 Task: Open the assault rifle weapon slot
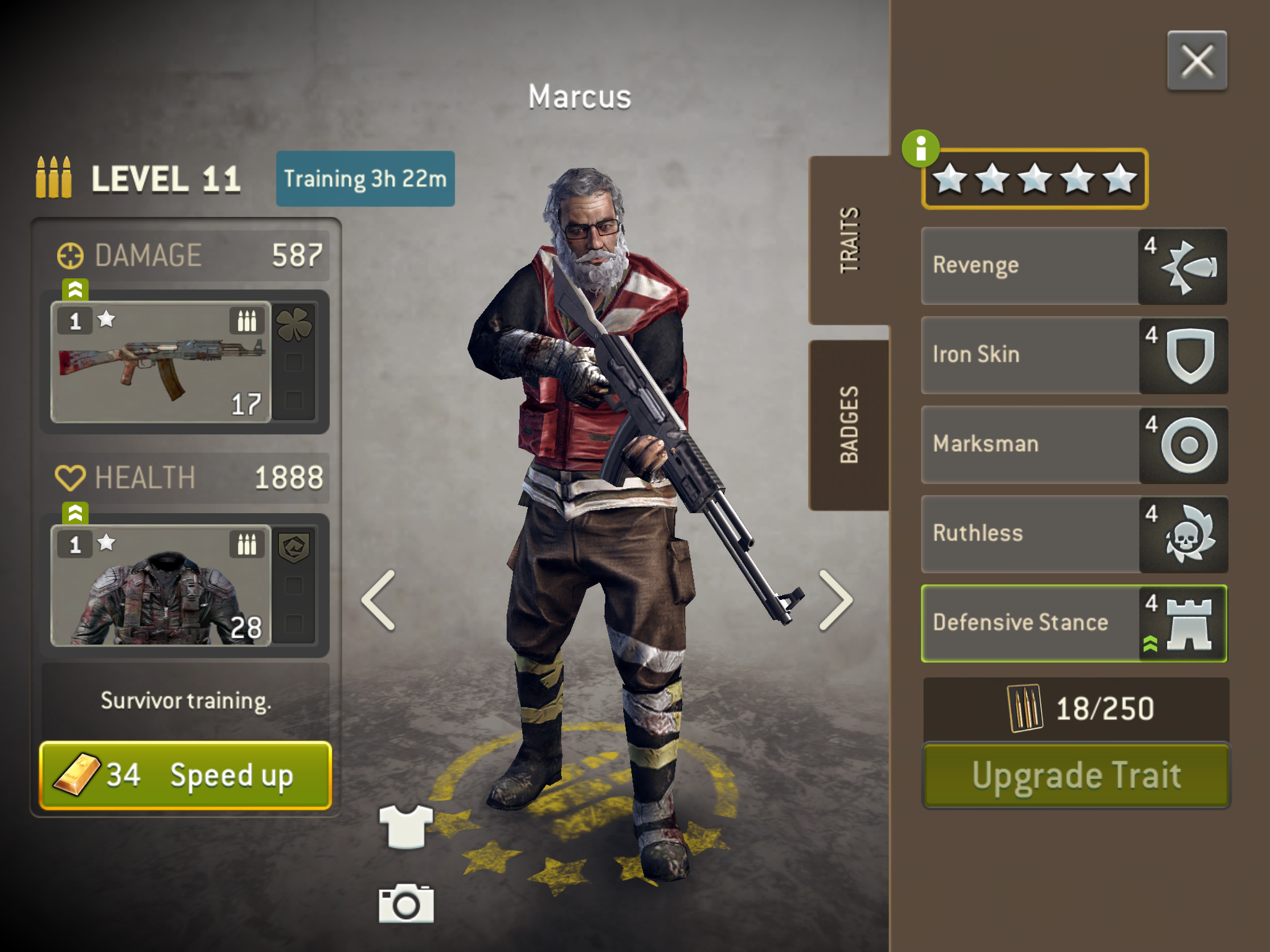[161, 363]
